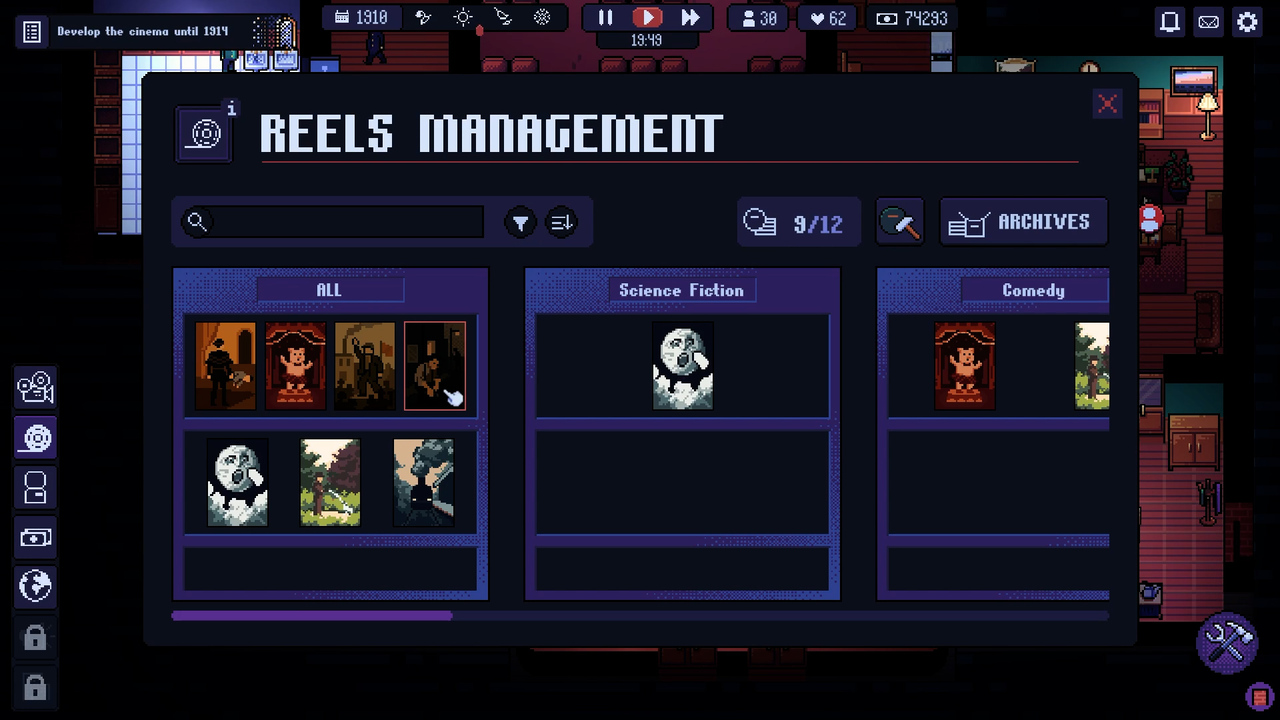This screenshot has width=1280, height=720.
Task: Set game to normal play speed
Action: pyautogui.click(x=648, y=18)
